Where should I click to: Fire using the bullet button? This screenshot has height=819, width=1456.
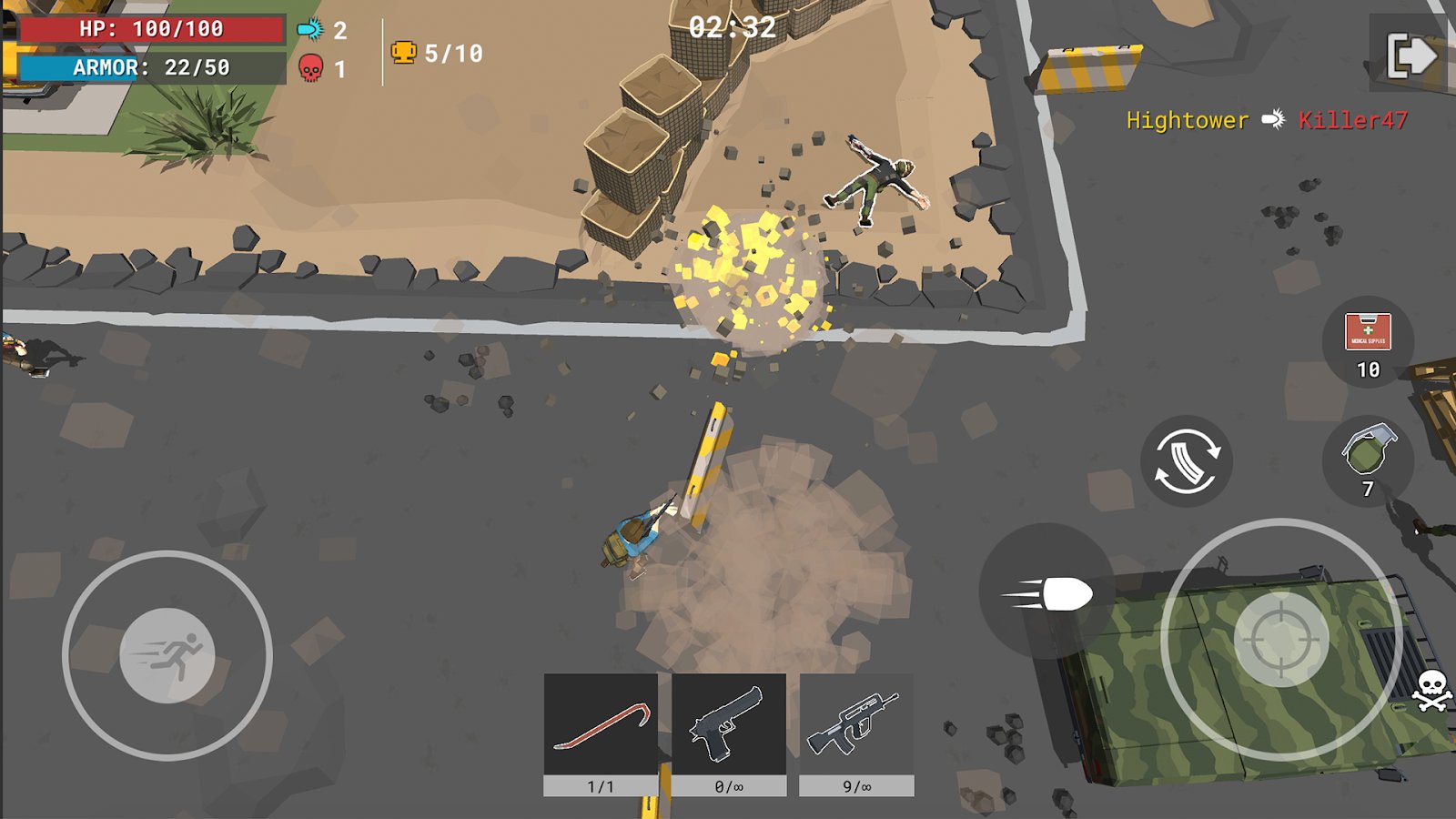1047,593
